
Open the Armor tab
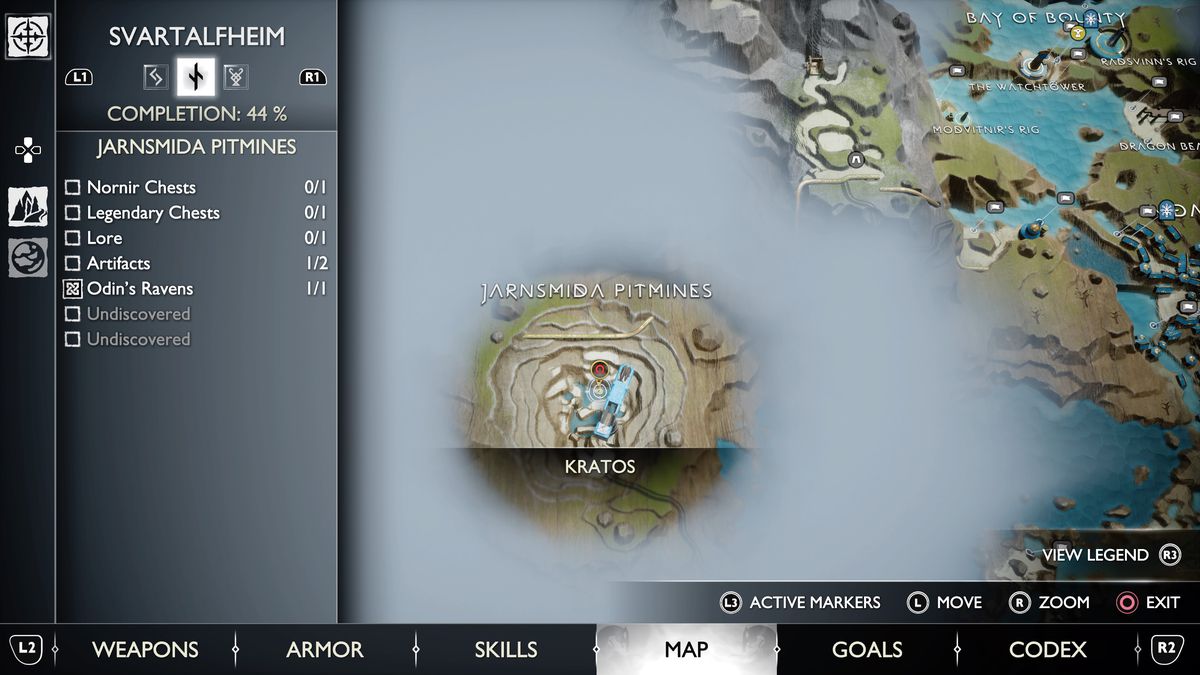click(325, 650)
